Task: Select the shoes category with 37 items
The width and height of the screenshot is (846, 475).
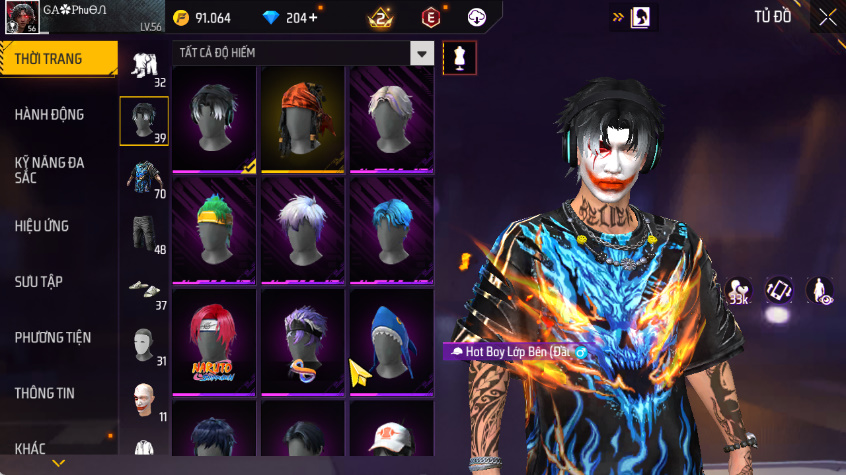Action: pyautogui.click(x=144, y=289)
